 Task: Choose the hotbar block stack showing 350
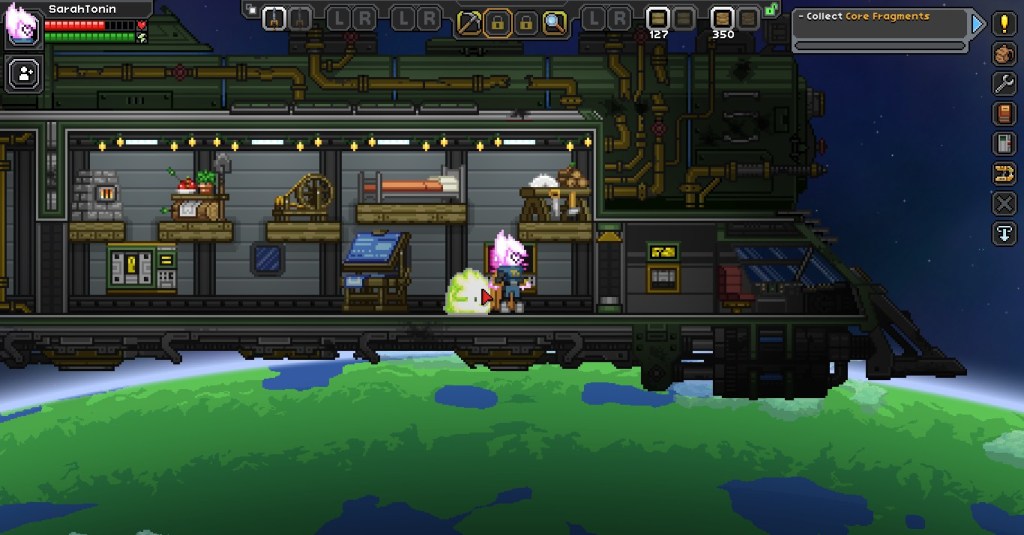coord(722,18)
